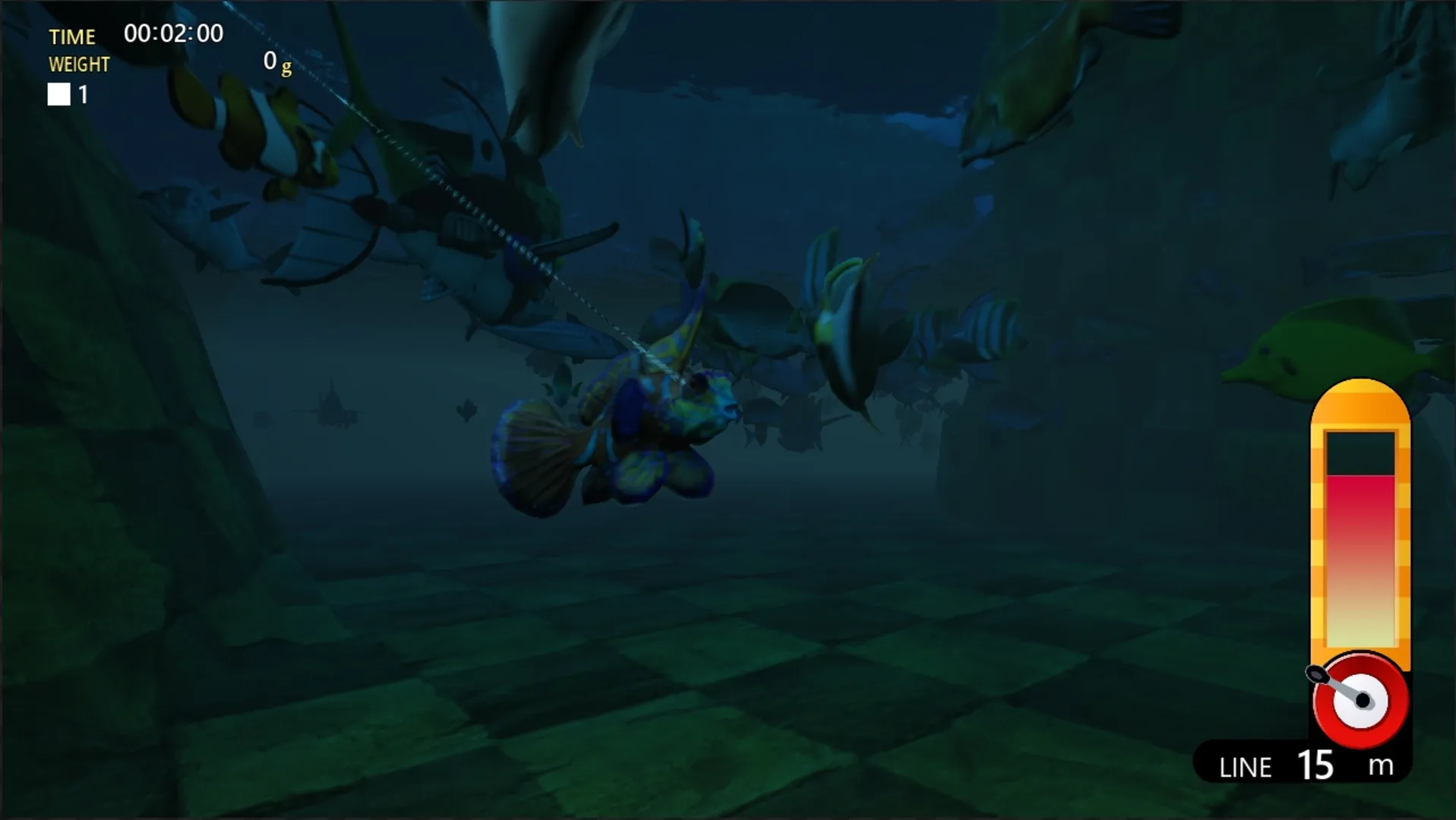Click the white square counter icon
Screen dimensions: 1456x820
tap(58, 94)
